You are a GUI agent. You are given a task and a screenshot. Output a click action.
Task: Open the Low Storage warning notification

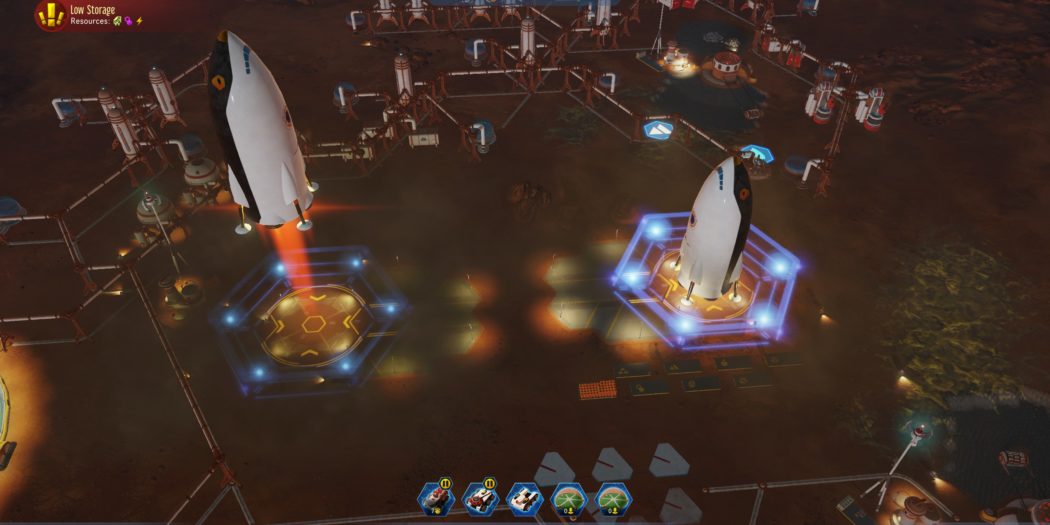coord(50,14)
